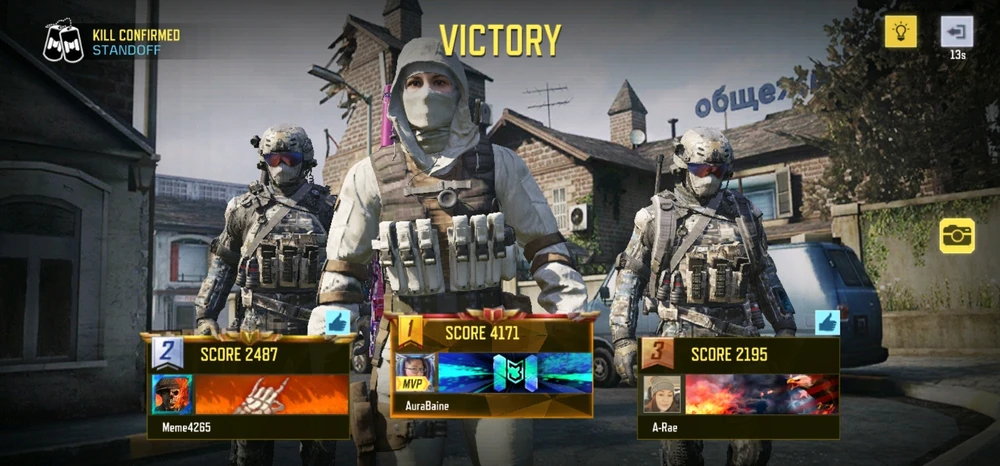Give a thumbs-up like to Meme4265

(x=338, y=322)
